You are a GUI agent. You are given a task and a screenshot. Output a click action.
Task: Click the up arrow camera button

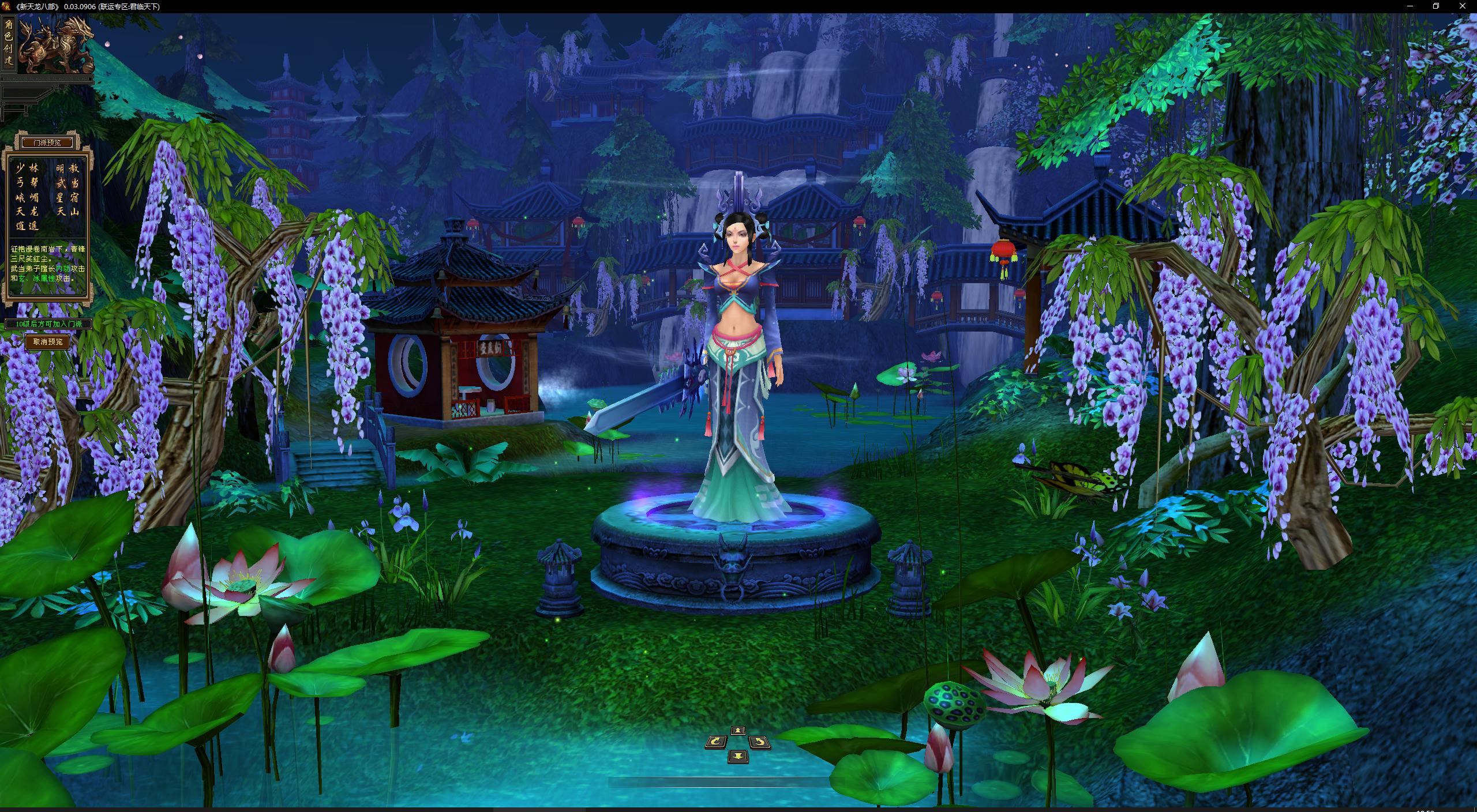click(x=738, y=731)
